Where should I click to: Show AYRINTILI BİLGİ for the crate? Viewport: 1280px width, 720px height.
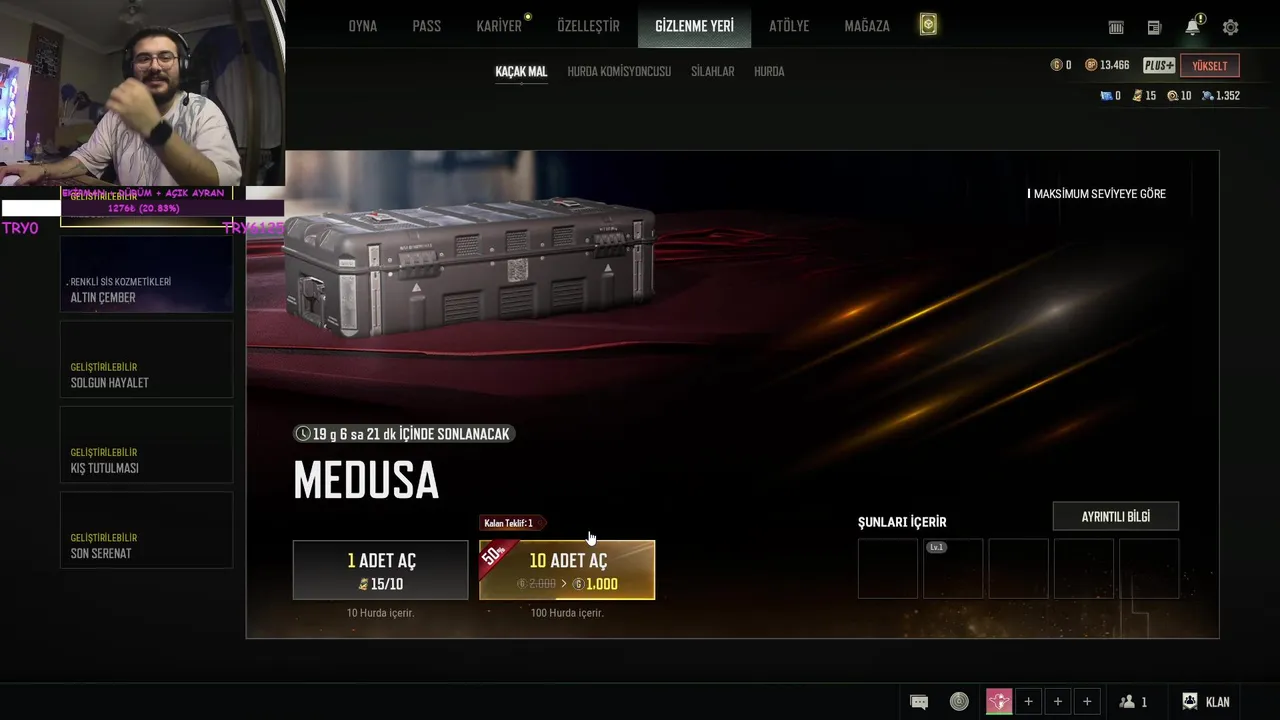point(1116,516)
